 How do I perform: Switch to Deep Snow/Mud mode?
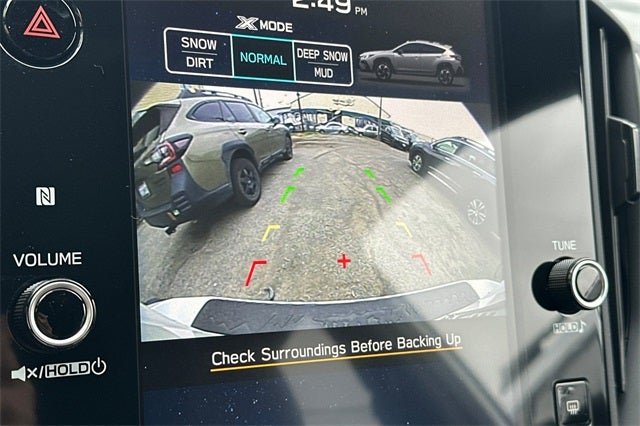point(322,63)
